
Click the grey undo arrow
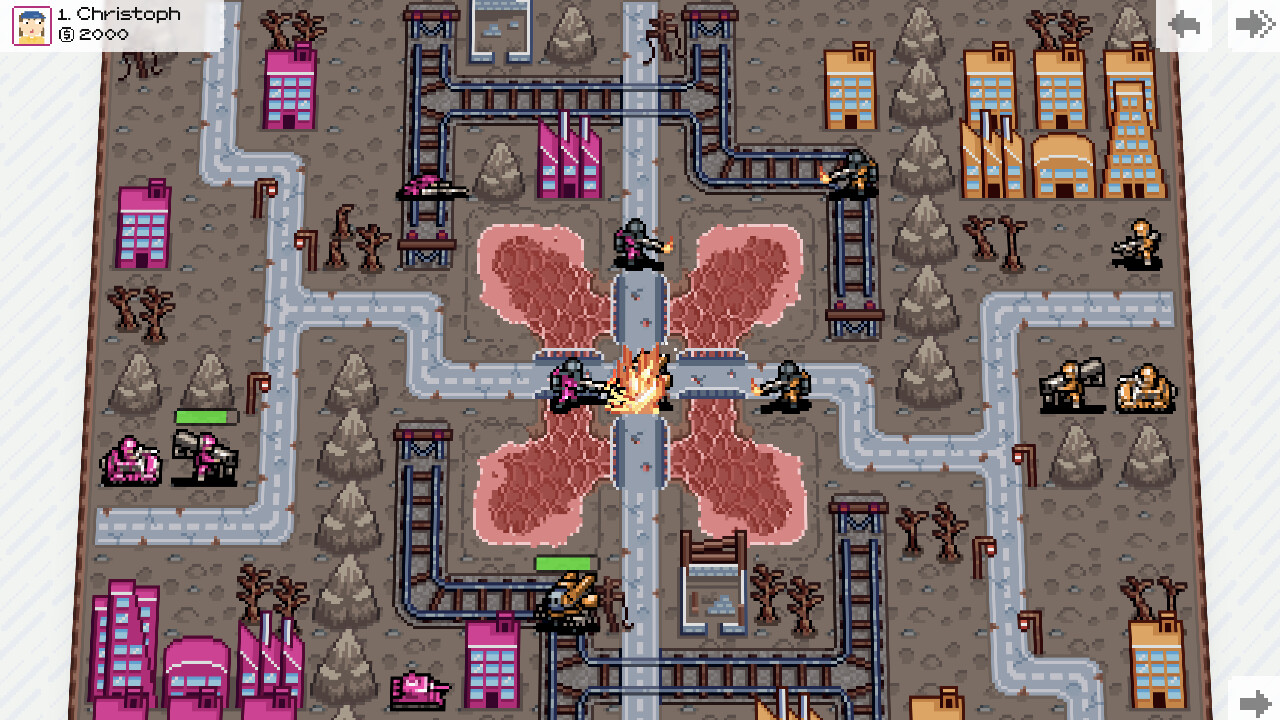coord(1184,25)
